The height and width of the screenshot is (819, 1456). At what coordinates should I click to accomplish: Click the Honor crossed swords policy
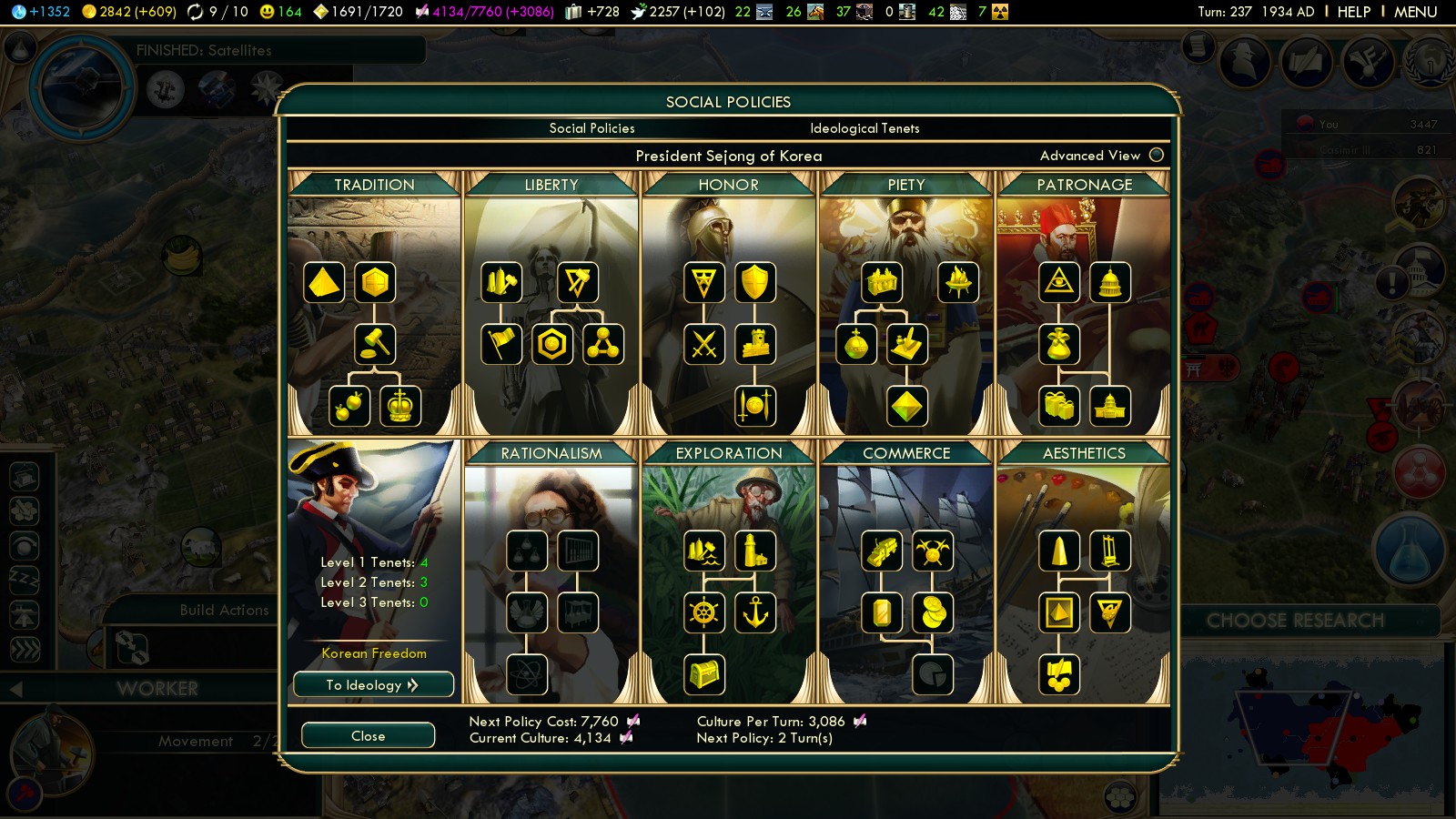(x=704, y=344)
